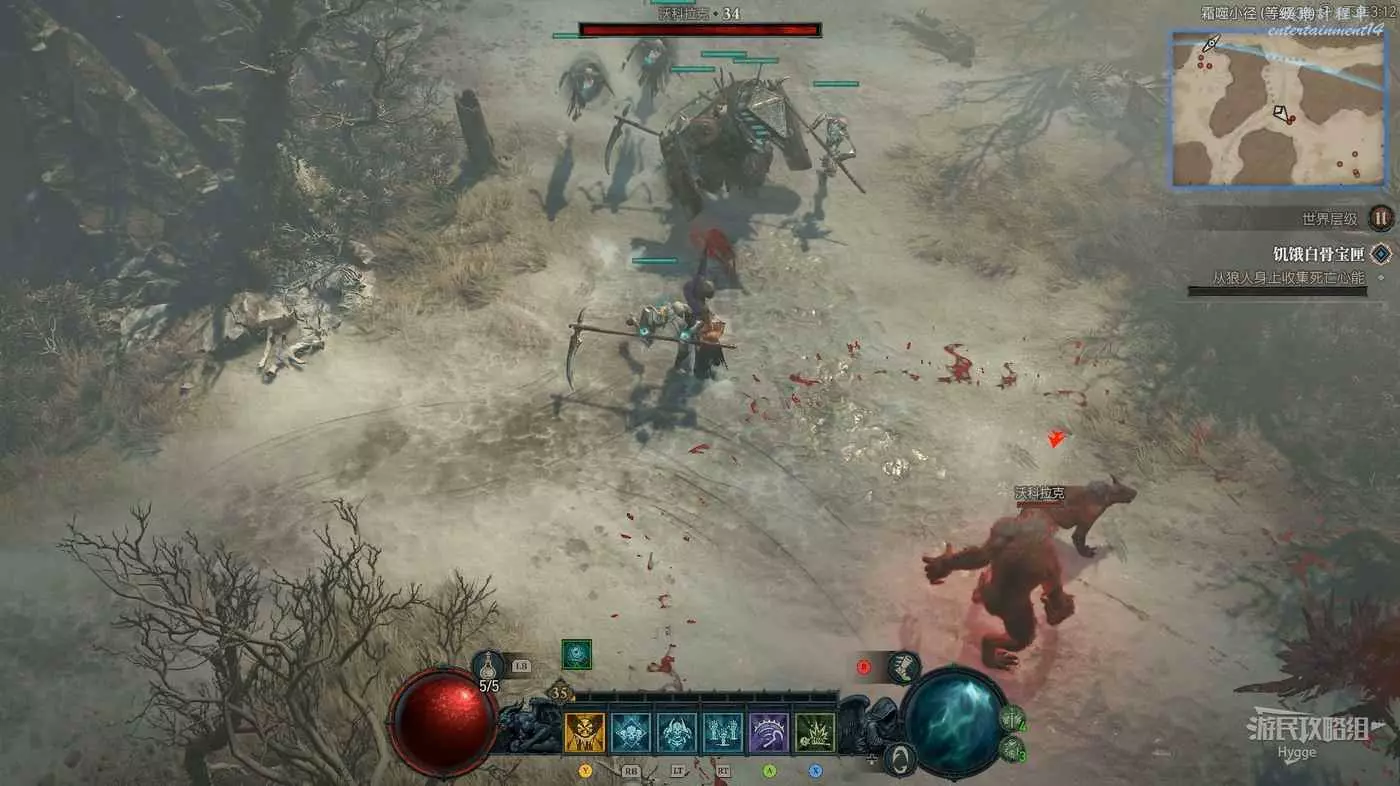
Task: Activate the yellow skull skill slot
Action: (x=585, y=733)
